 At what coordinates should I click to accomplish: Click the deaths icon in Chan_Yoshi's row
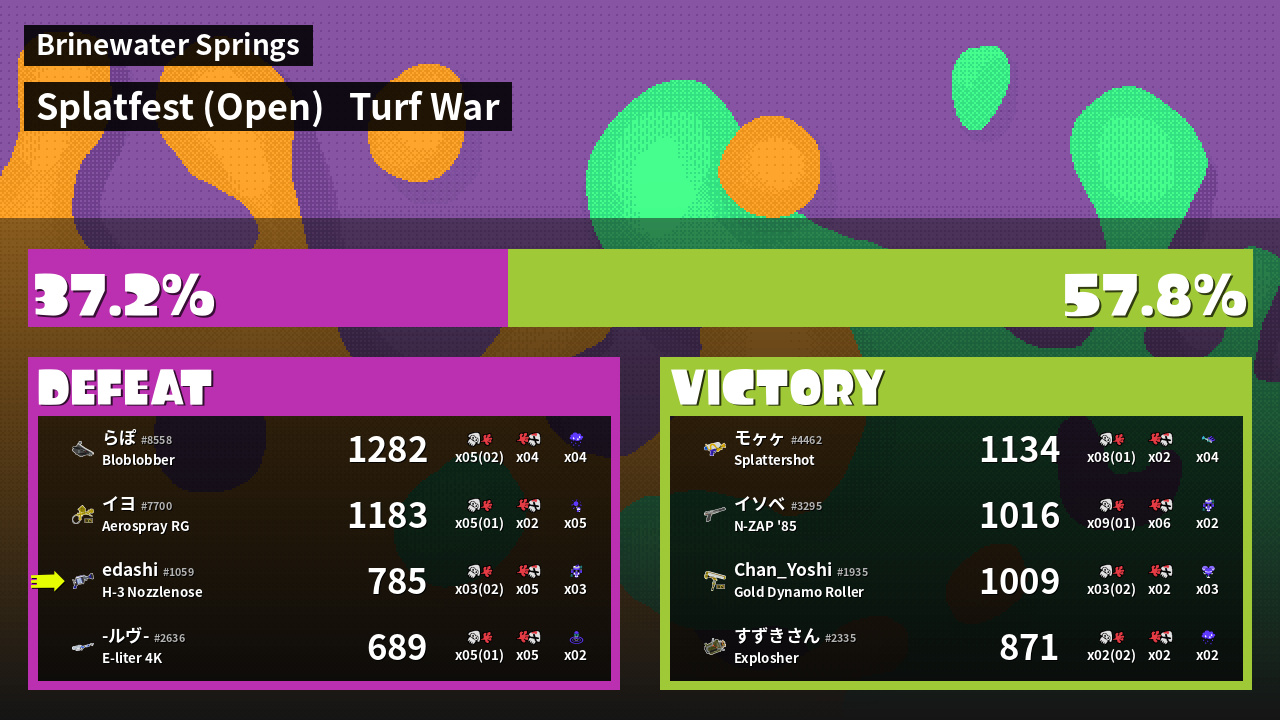1159,571
